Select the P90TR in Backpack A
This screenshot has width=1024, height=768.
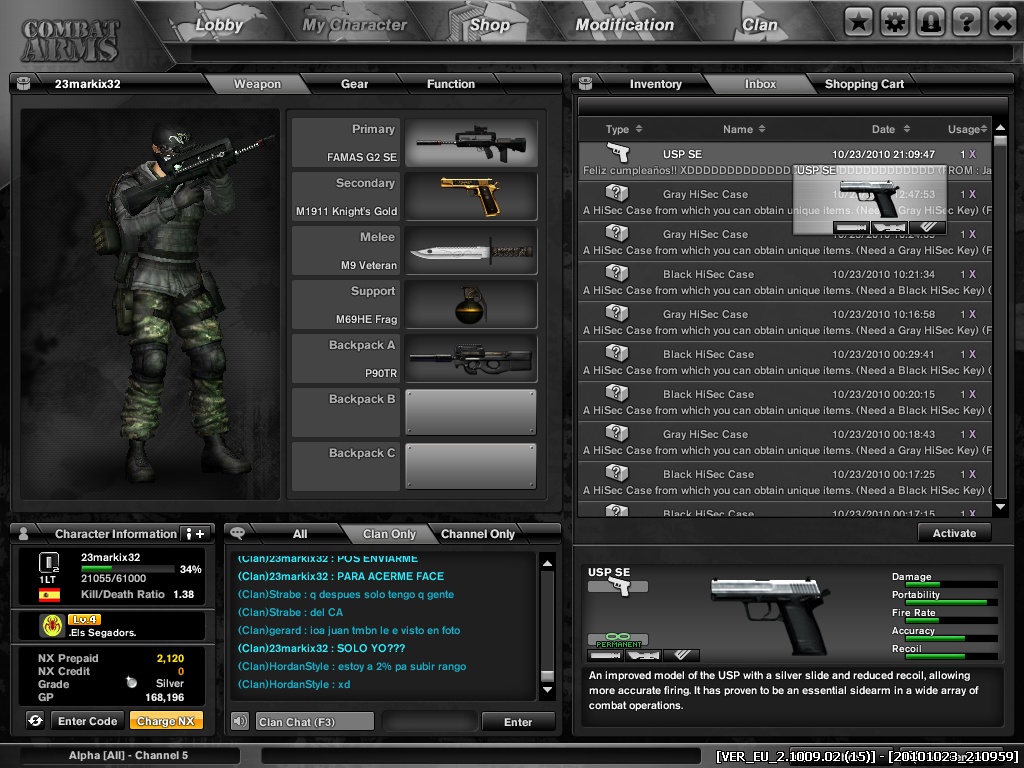point(471,359)
